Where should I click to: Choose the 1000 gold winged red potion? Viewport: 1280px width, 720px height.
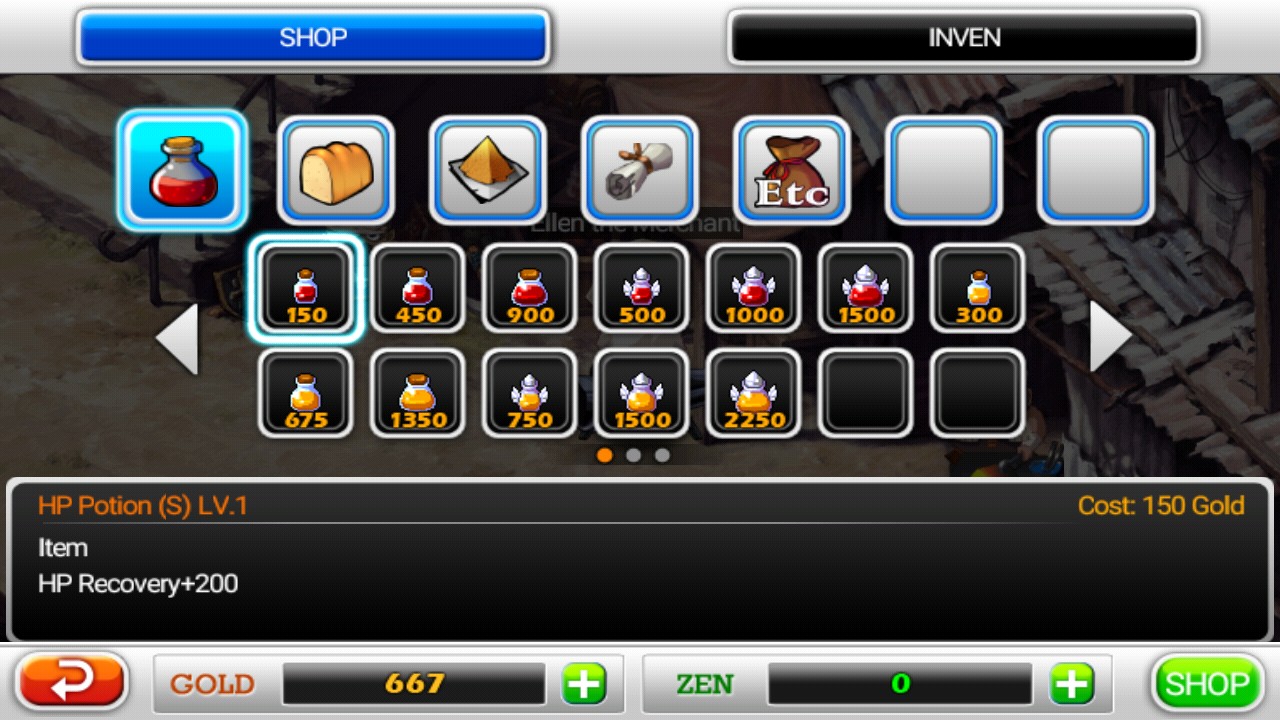(x=754, y=289)
